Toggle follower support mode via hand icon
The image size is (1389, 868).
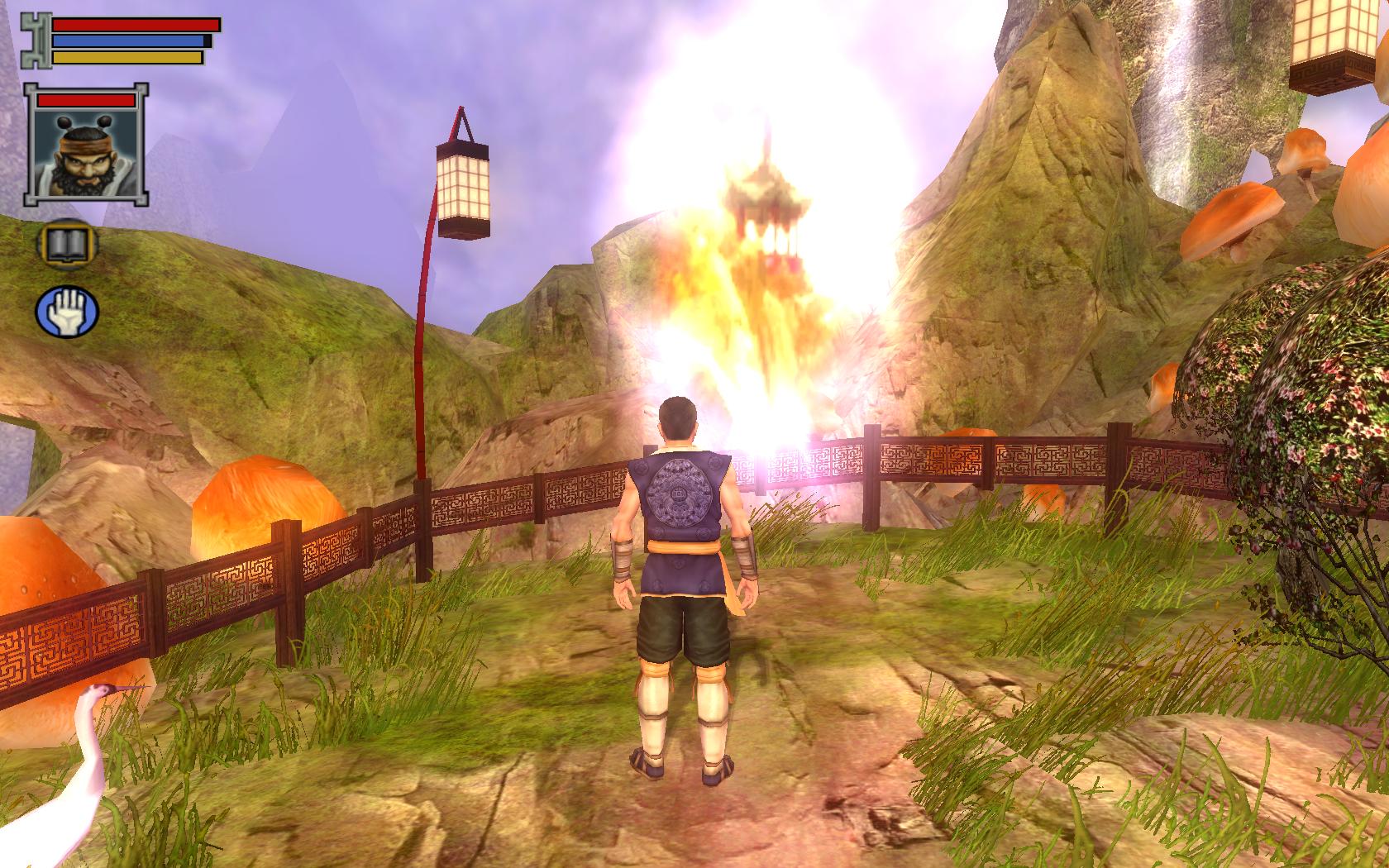(69, 308)
